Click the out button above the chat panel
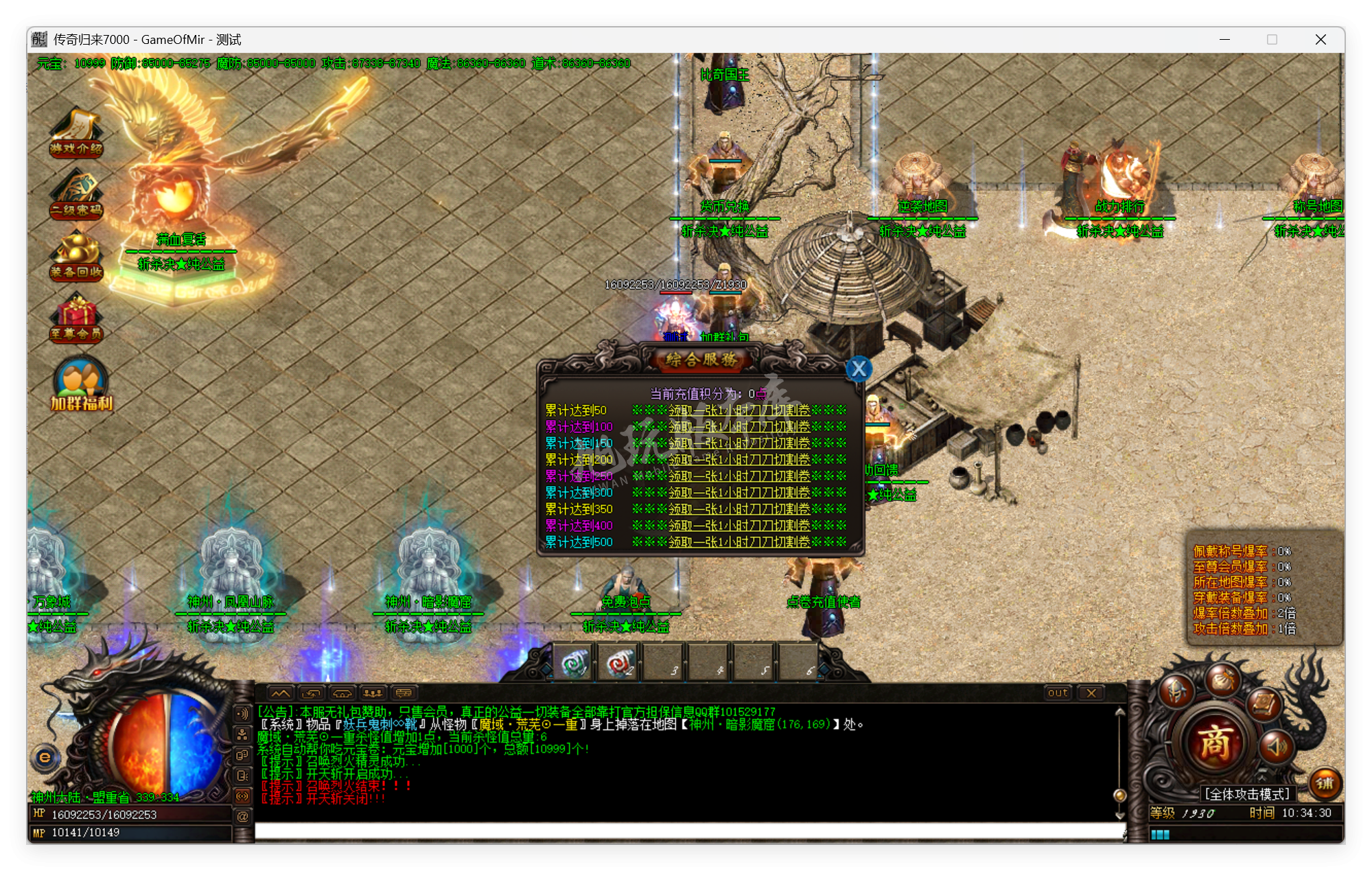Image resolution: width=1372 pixels, height=871 pixels. (1057, 693)
